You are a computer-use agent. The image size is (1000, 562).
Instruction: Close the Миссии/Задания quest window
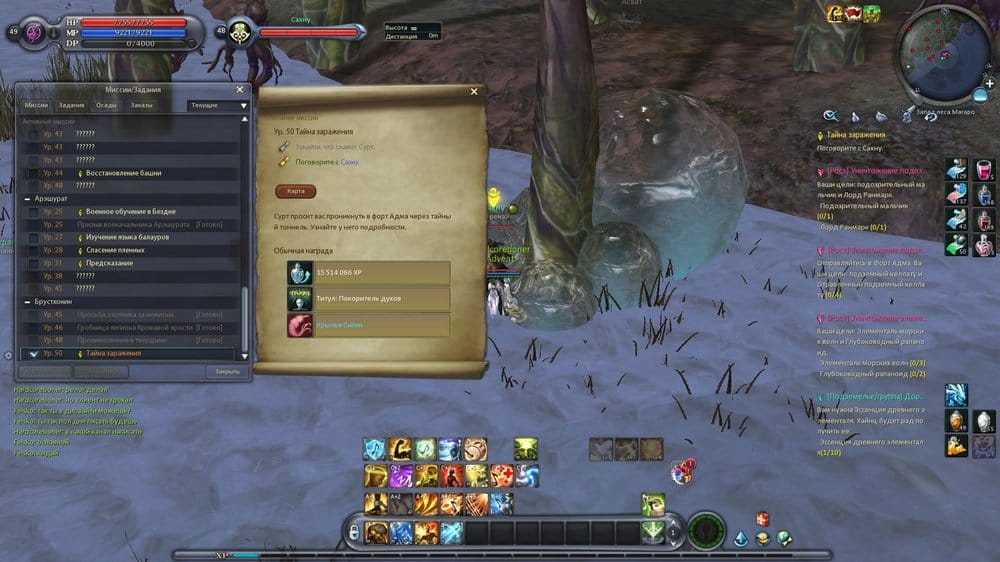click(240, 89)
